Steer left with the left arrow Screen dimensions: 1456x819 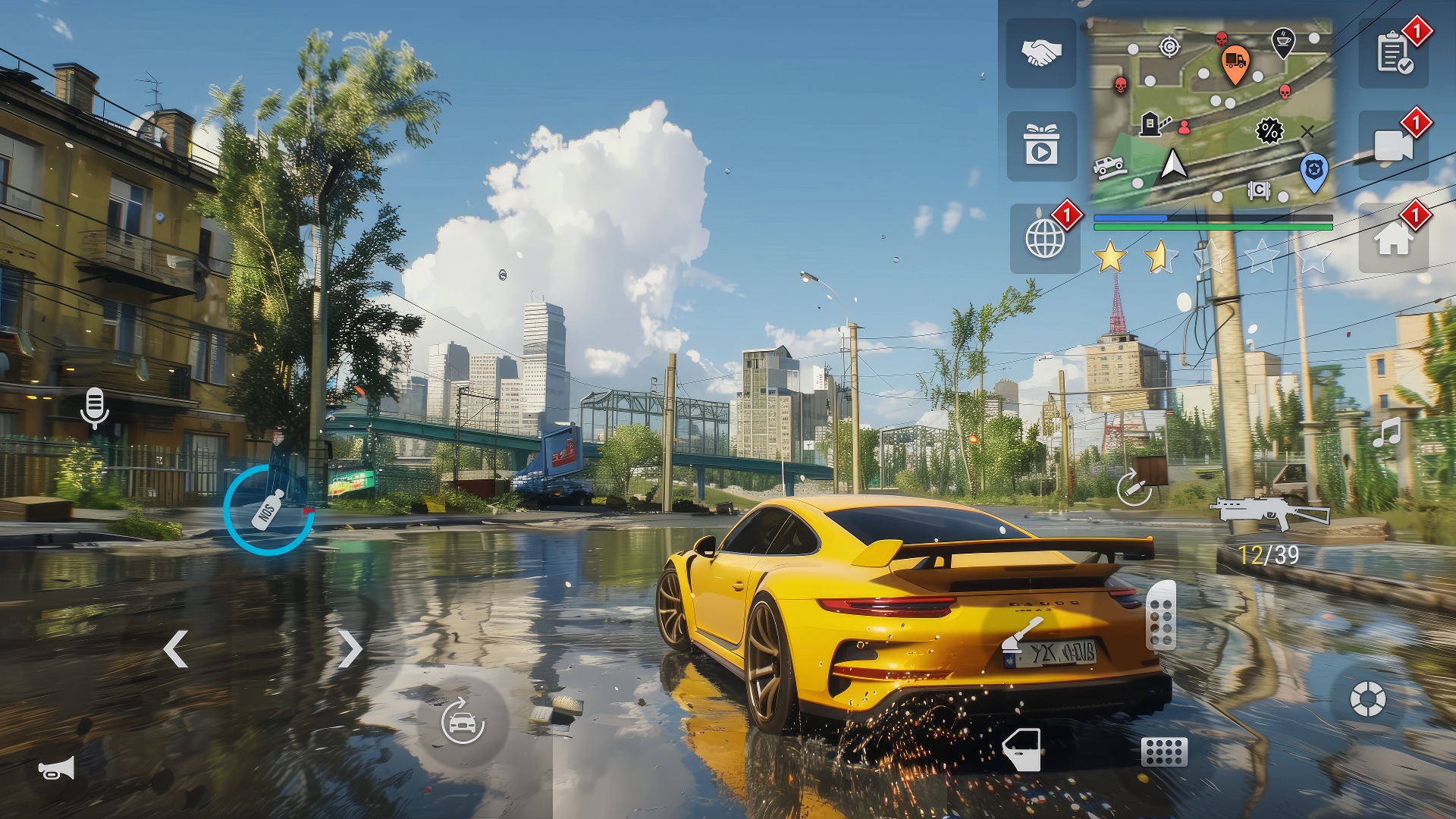click(x=176, y=649)
